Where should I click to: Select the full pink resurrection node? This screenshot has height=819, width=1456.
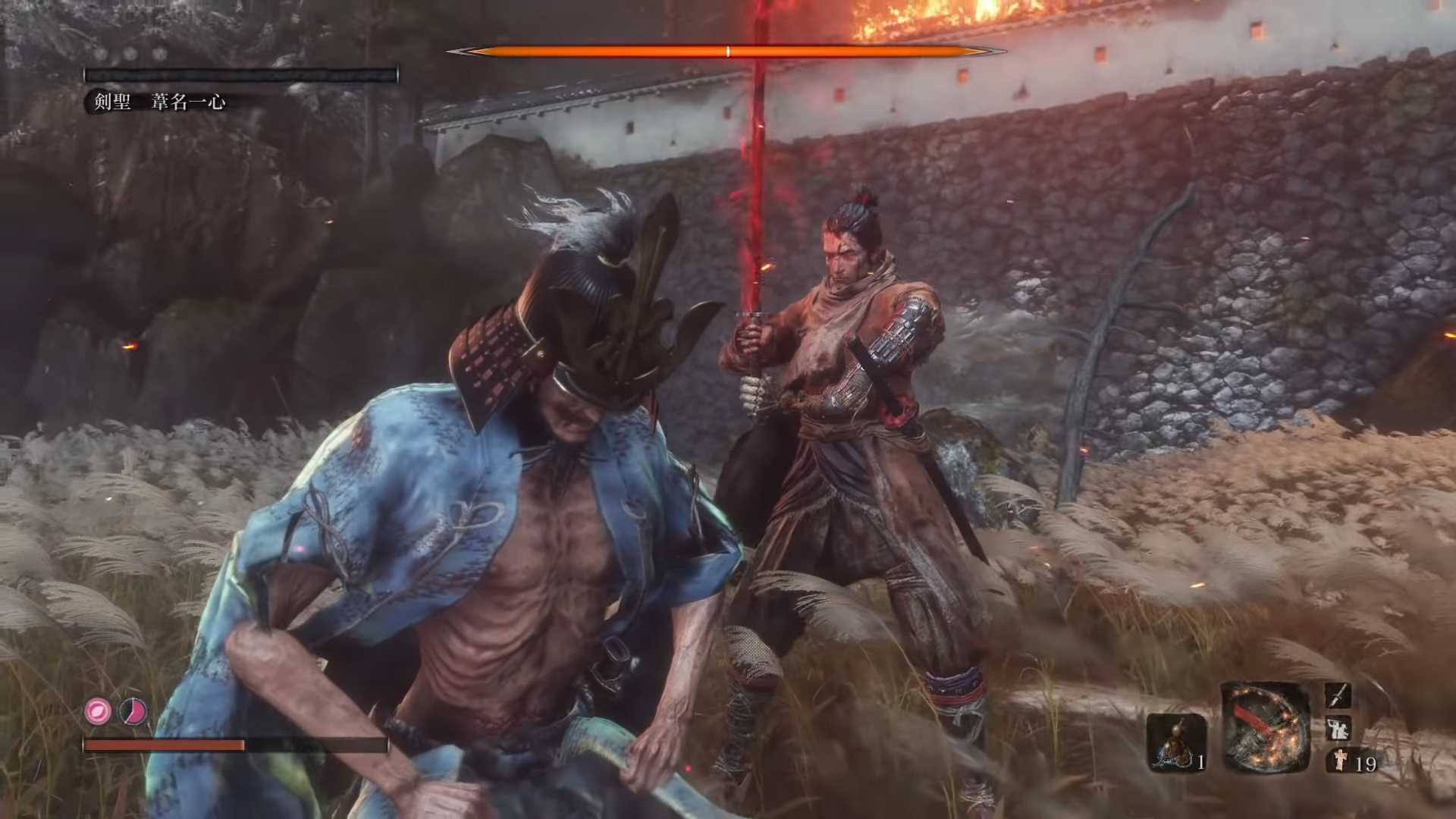[98, 711]
